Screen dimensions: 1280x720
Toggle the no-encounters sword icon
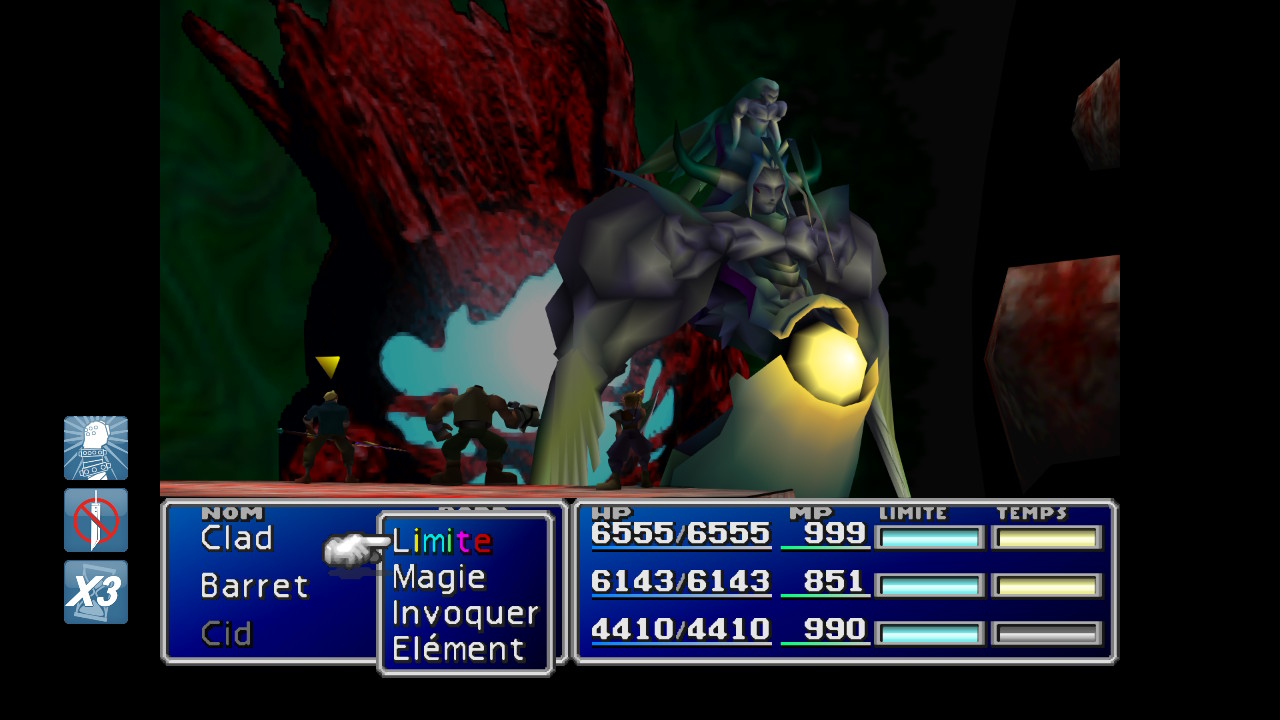[96, 520]
